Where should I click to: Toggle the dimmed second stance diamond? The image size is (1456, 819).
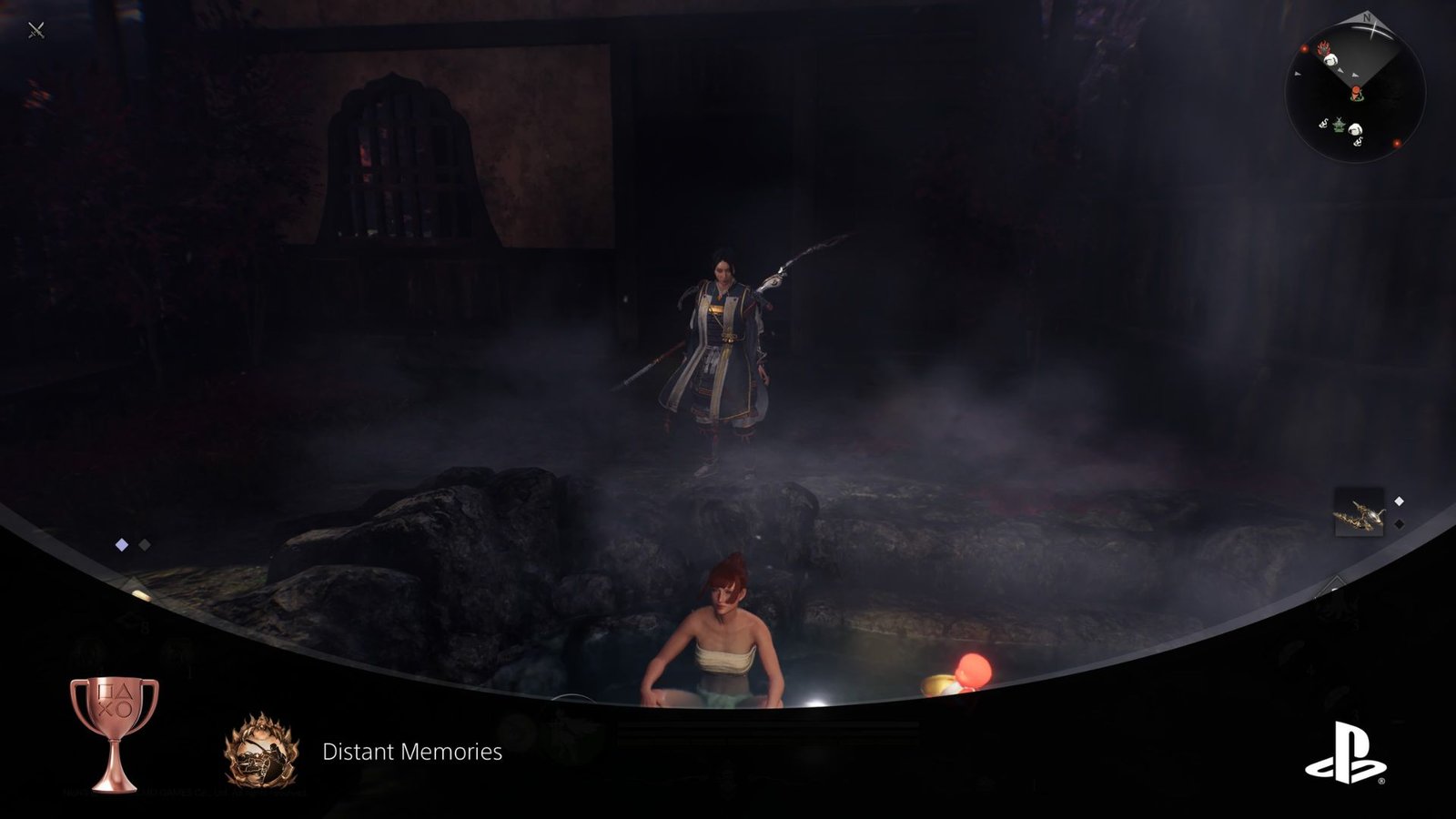(144, 544)
